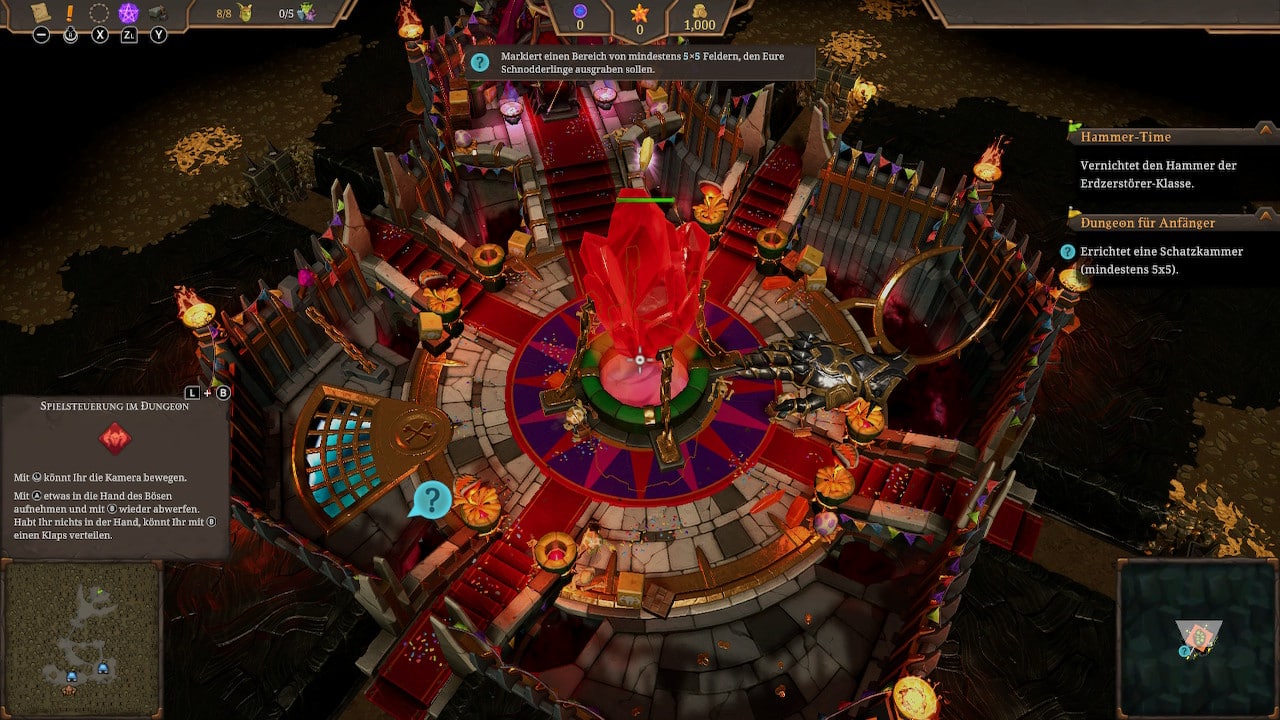Click the orange exclamation mark alert icon
Image resolution: width=1280 pixels, height=720 pixels.
point(70,13)
